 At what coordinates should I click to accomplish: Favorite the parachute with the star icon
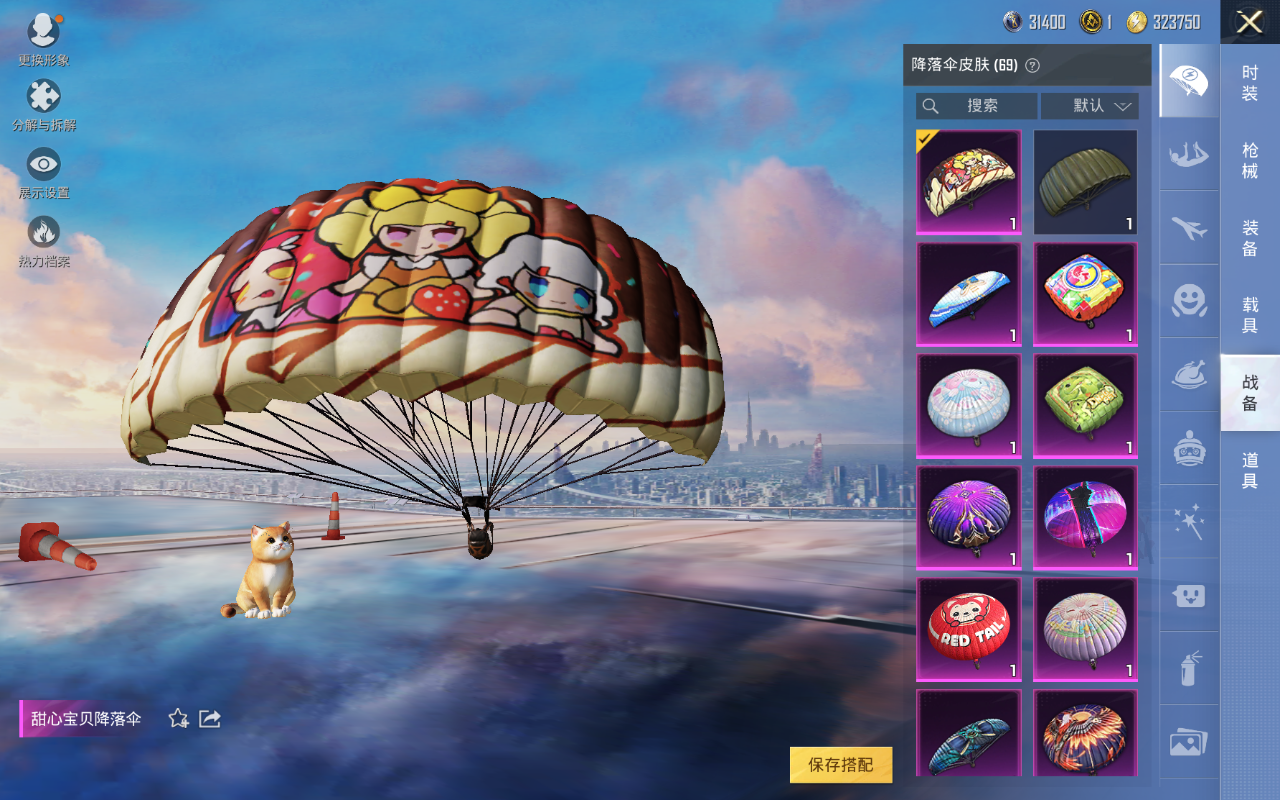(x=179, y=718)
